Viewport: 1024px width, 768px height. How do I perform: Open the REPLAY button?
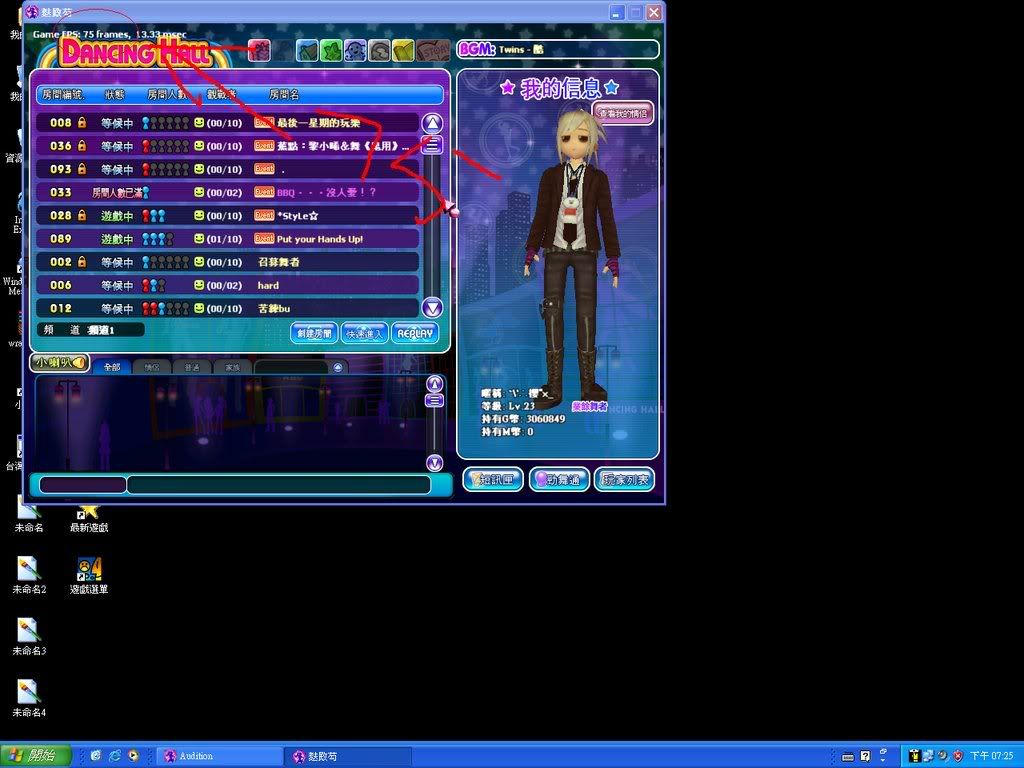pos(414,333)
